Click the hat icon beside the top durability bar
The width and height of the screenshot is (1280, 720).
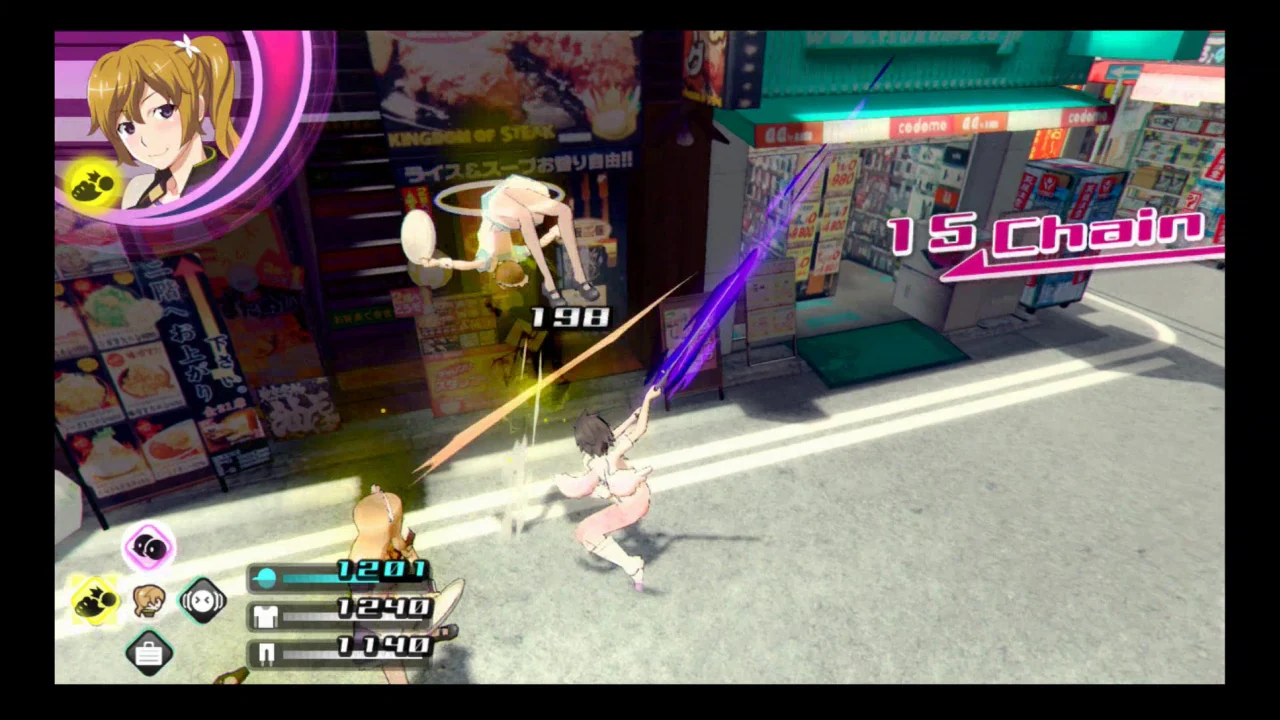[x=266, y=578]
